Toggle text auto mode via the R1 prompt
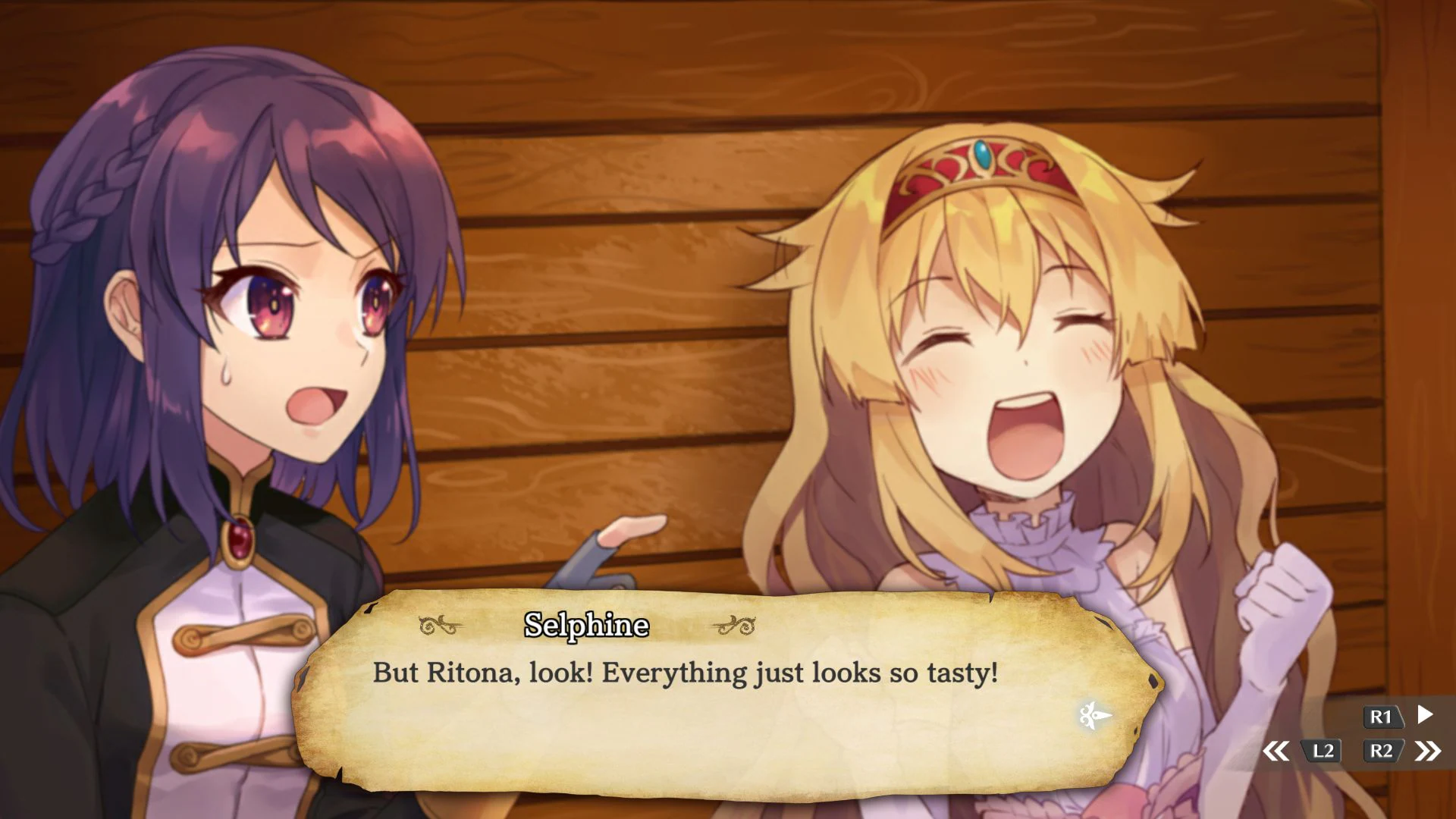1456x819 pixels. pyautogui.click(x=1382, y=717)
